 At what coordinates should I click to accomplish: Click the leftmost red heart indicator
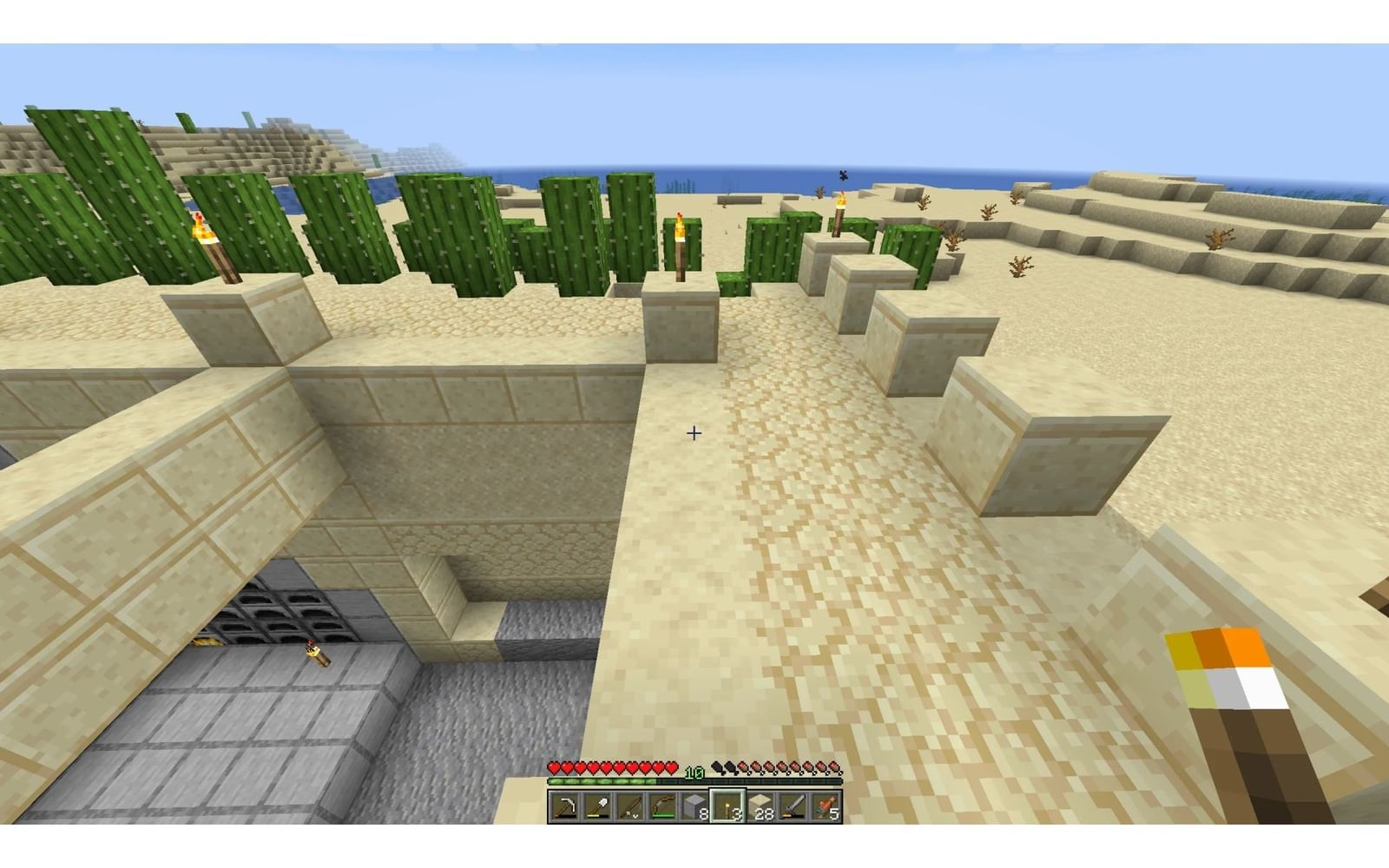(553, 768)
